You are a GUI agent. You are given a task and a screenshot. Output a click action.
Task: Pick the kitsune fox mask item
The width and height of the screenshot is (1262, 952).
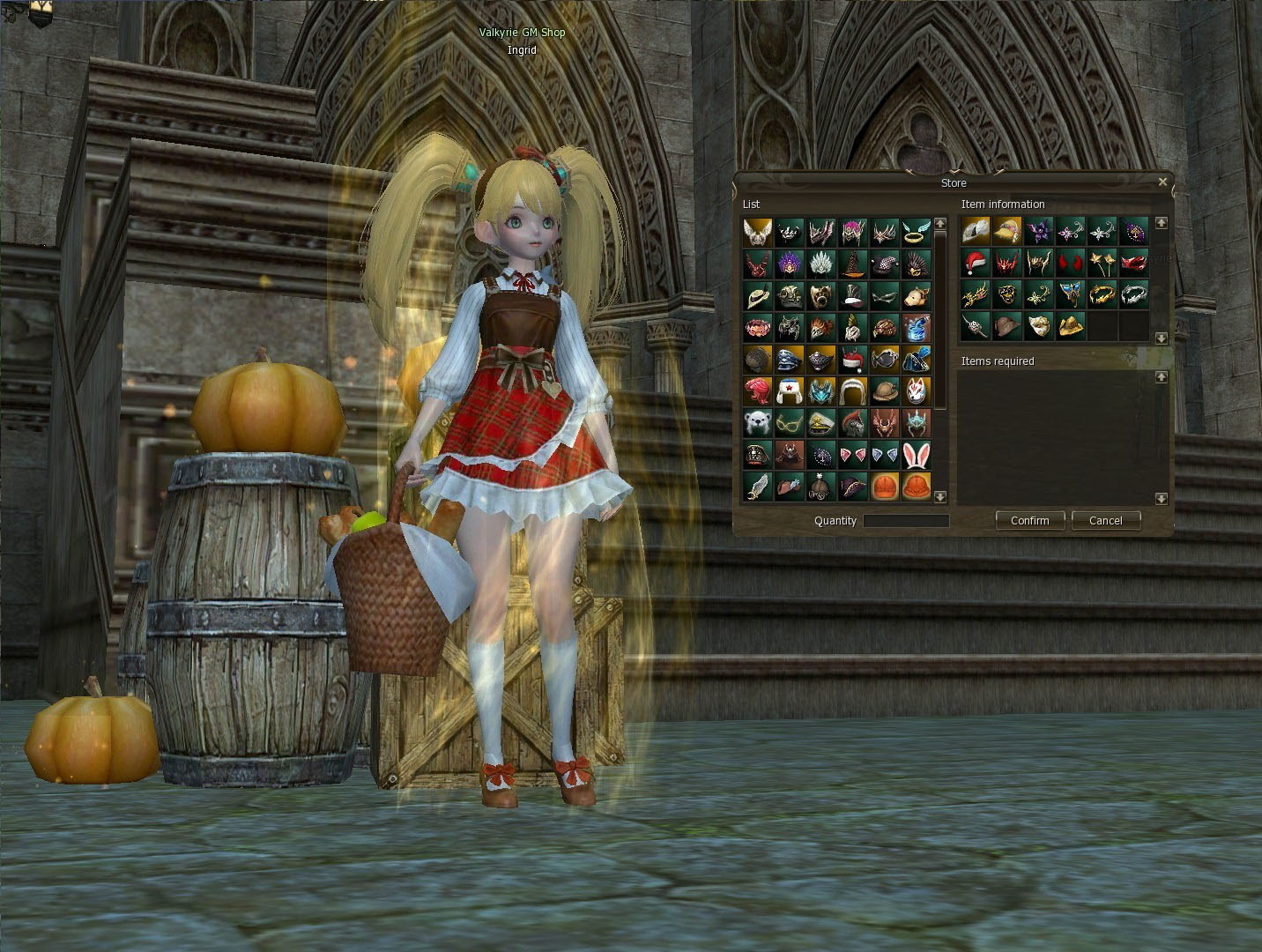(917, 391)
